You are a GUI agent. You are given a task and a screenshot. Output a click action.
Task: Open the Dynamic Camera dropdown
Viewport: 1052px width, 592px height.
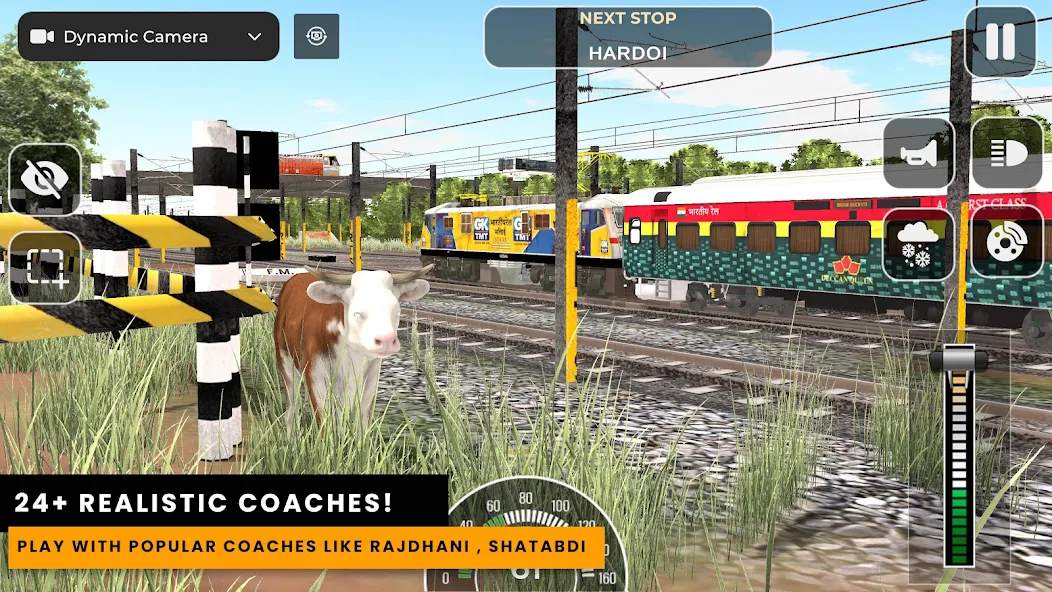click(x=148, y=37)
